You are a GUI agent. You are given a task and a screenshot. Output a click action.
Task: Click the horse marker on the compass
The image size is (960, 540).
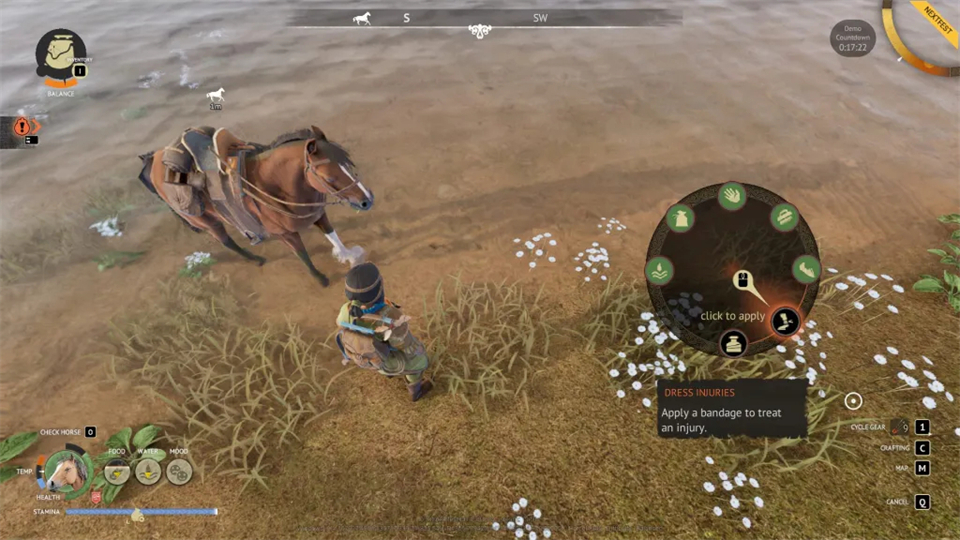pos(362,18)
